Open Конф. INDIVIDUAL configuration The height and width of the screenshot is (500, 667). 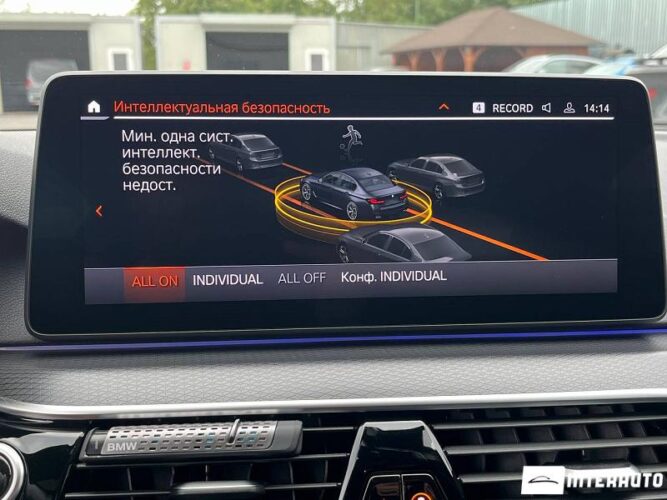click(x=393, y=276)
